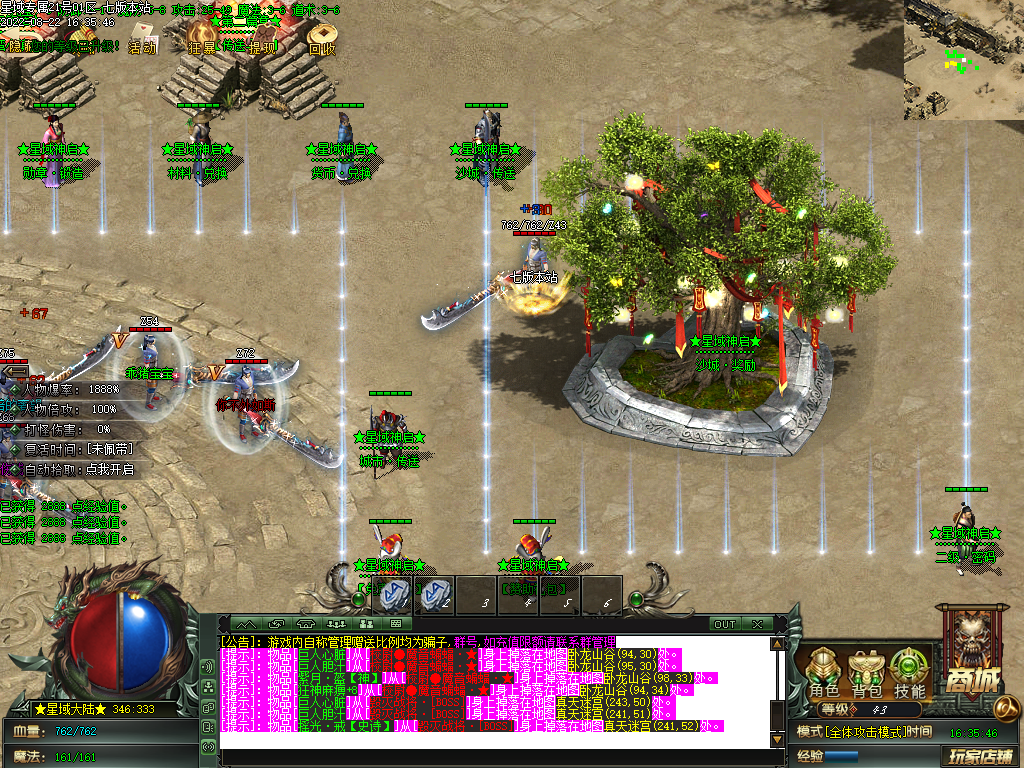Open the minimap
Image resolution: width=1024 pixels, height=768 pixels.
pyautogui.click(x=963, y=45)
